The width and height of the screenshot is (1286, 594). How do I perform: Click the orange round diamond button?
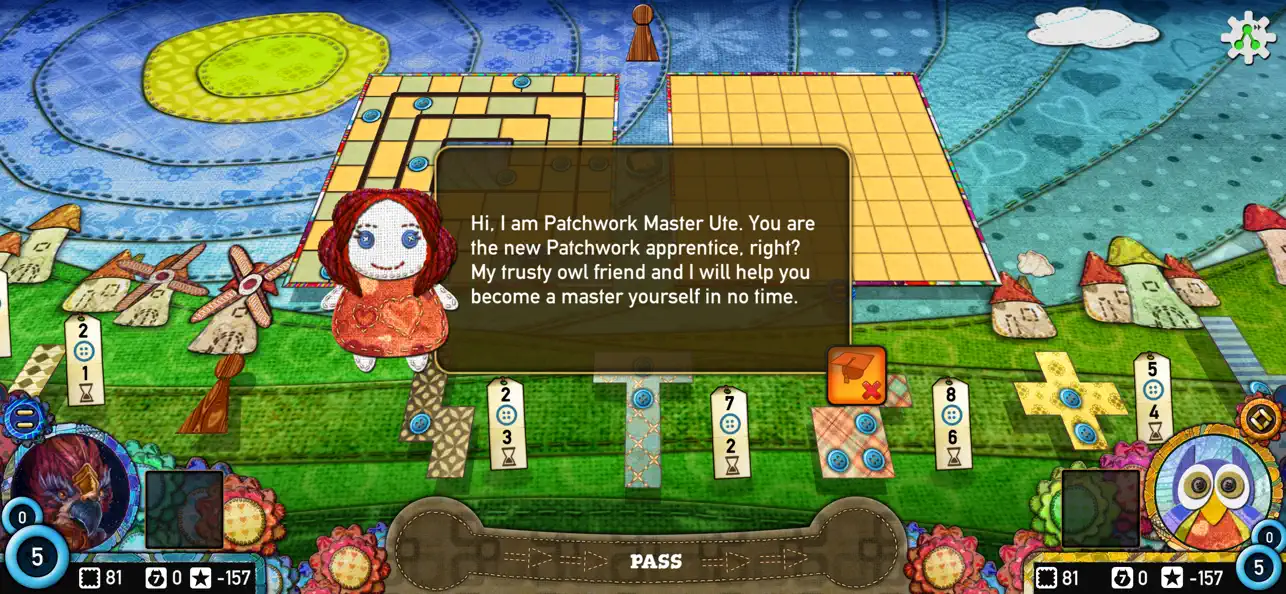pos(1260,418)
